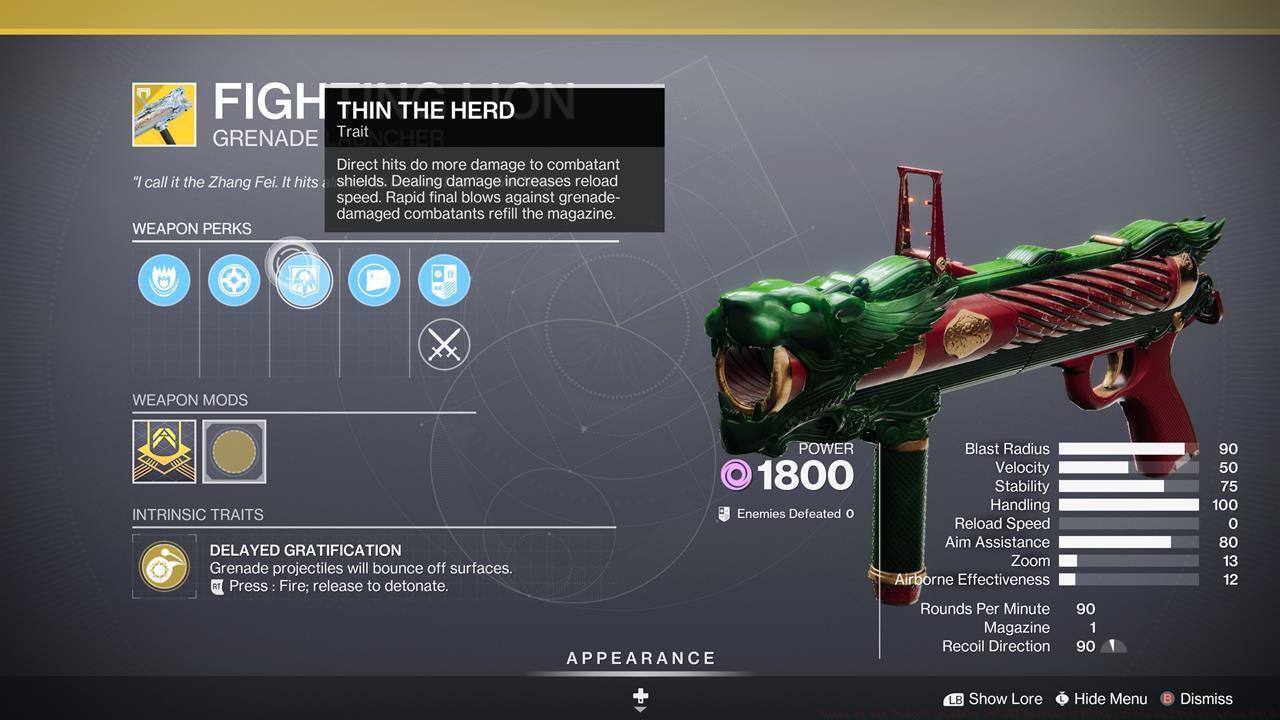Open the gold circle ornament mod slot
Image resolution: width=1280 pixels, height=720 pixels.
pyautogui.click(x=234, y=451)
